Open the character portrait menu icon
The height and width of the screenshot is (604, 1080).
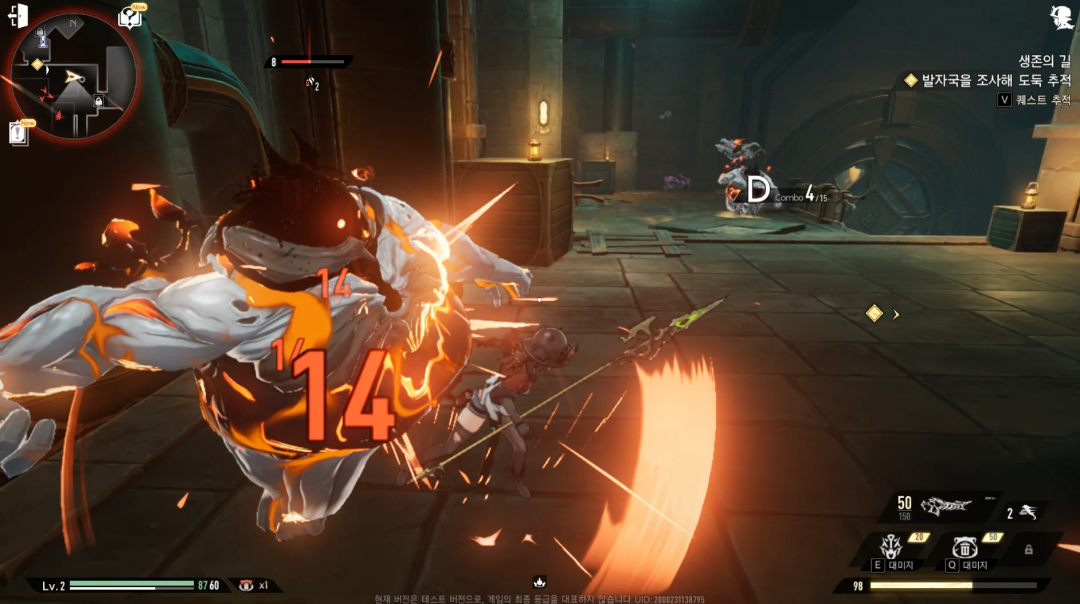pos(1061,16)
